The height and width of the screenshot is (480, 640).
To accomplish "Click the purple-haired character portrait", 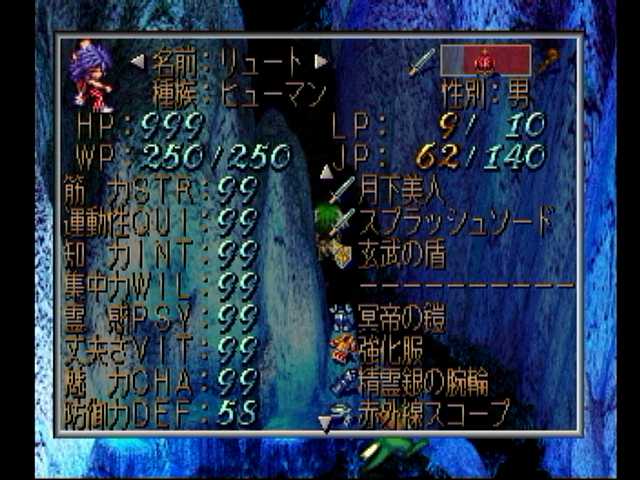I will (90, 75).
